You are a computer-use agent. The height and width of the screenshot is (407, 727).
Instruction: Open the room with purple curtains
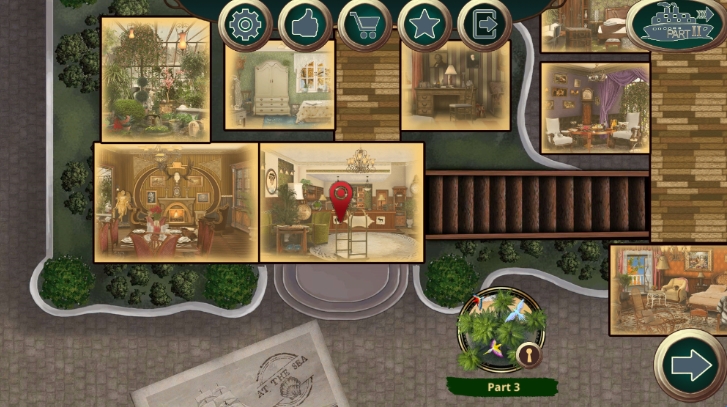click(595, 110)
